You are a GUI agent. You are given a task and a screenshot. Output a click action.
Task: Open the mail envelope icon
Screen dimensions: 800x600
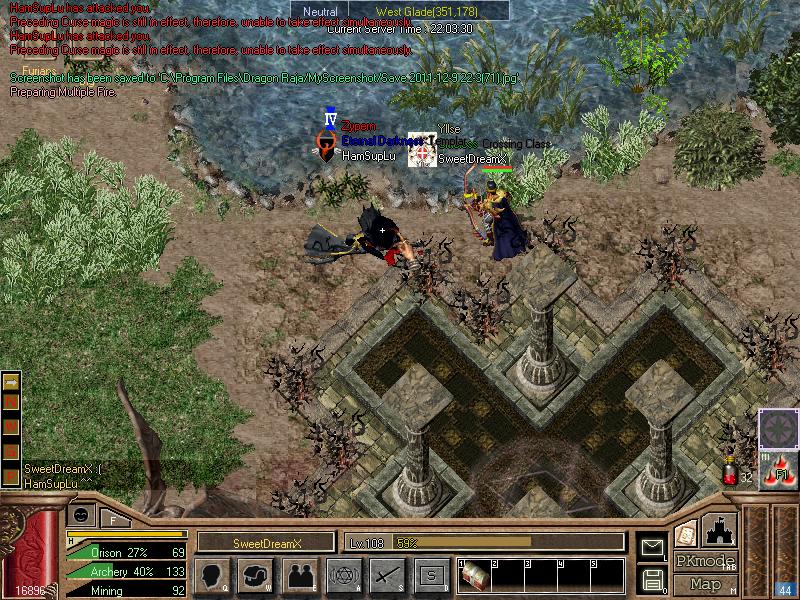pyautogui.click(x=653, y=547)
